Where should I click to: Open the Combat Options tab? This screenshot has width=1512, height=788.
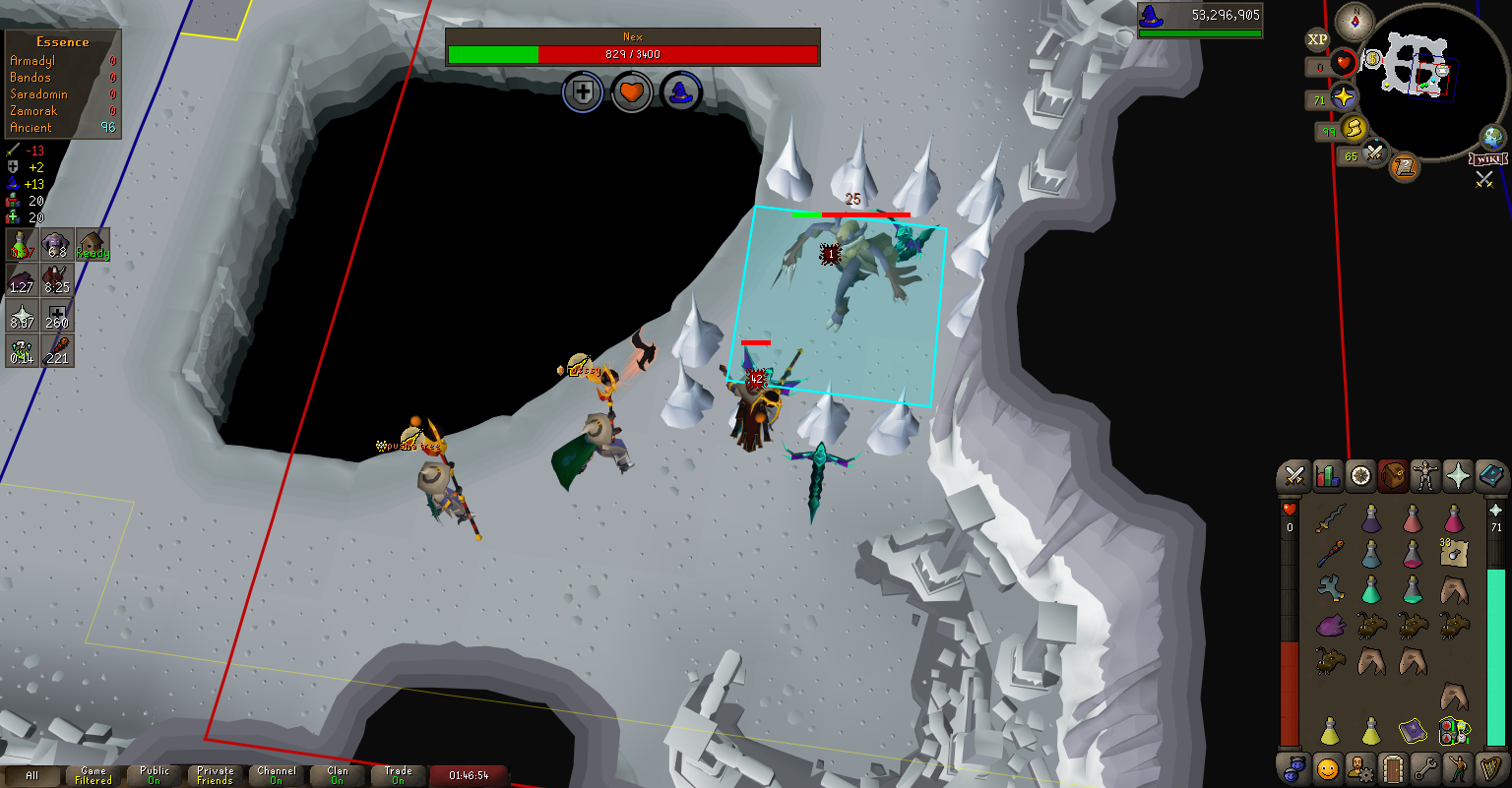pyautogui.click(x=1294, y=477)
